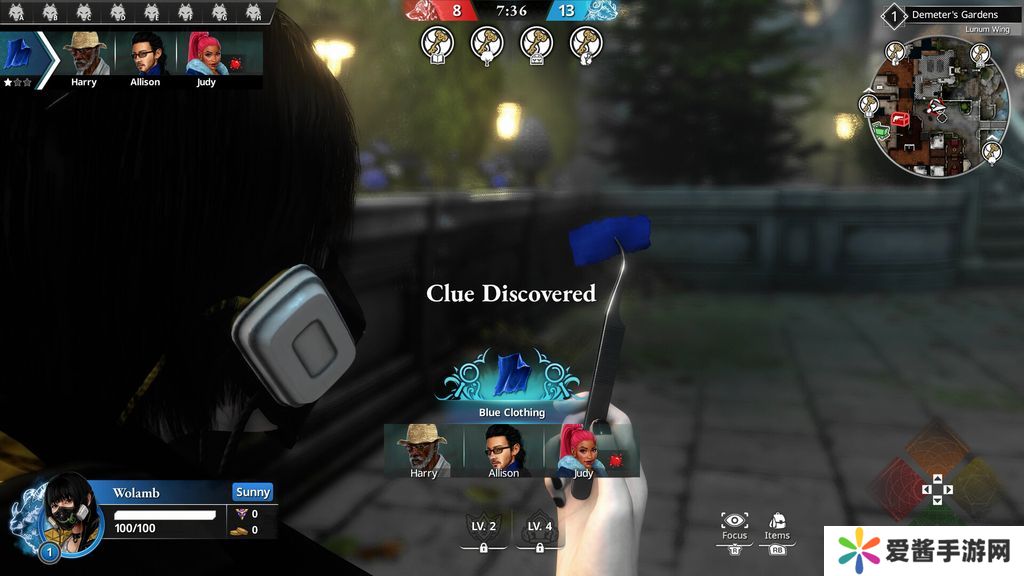Choose Allison's portrait under the Blue Clothing clue
Viewport: 1024px width, 576px height.
click(503, 450)
